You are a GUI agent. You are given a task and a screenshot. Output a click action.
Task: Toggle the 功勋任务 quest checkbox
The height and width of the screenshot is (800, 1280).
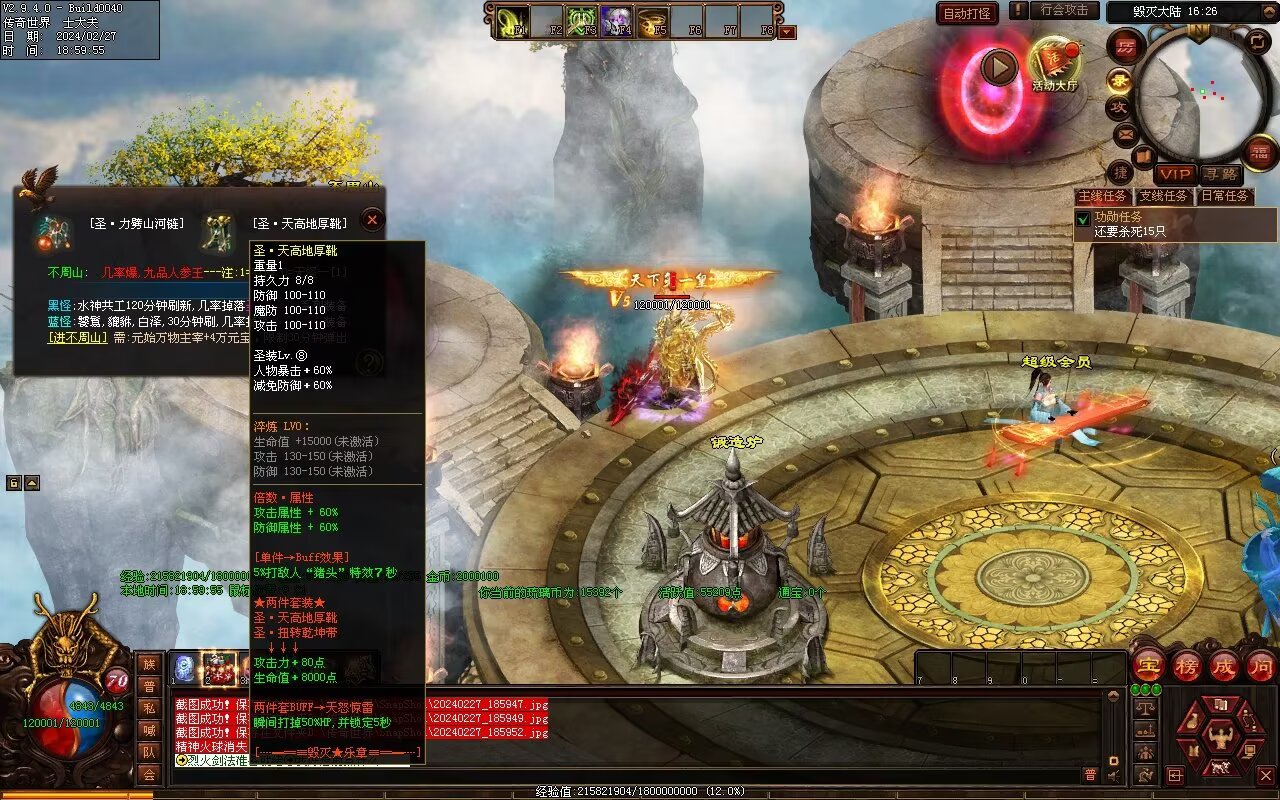1083,218
